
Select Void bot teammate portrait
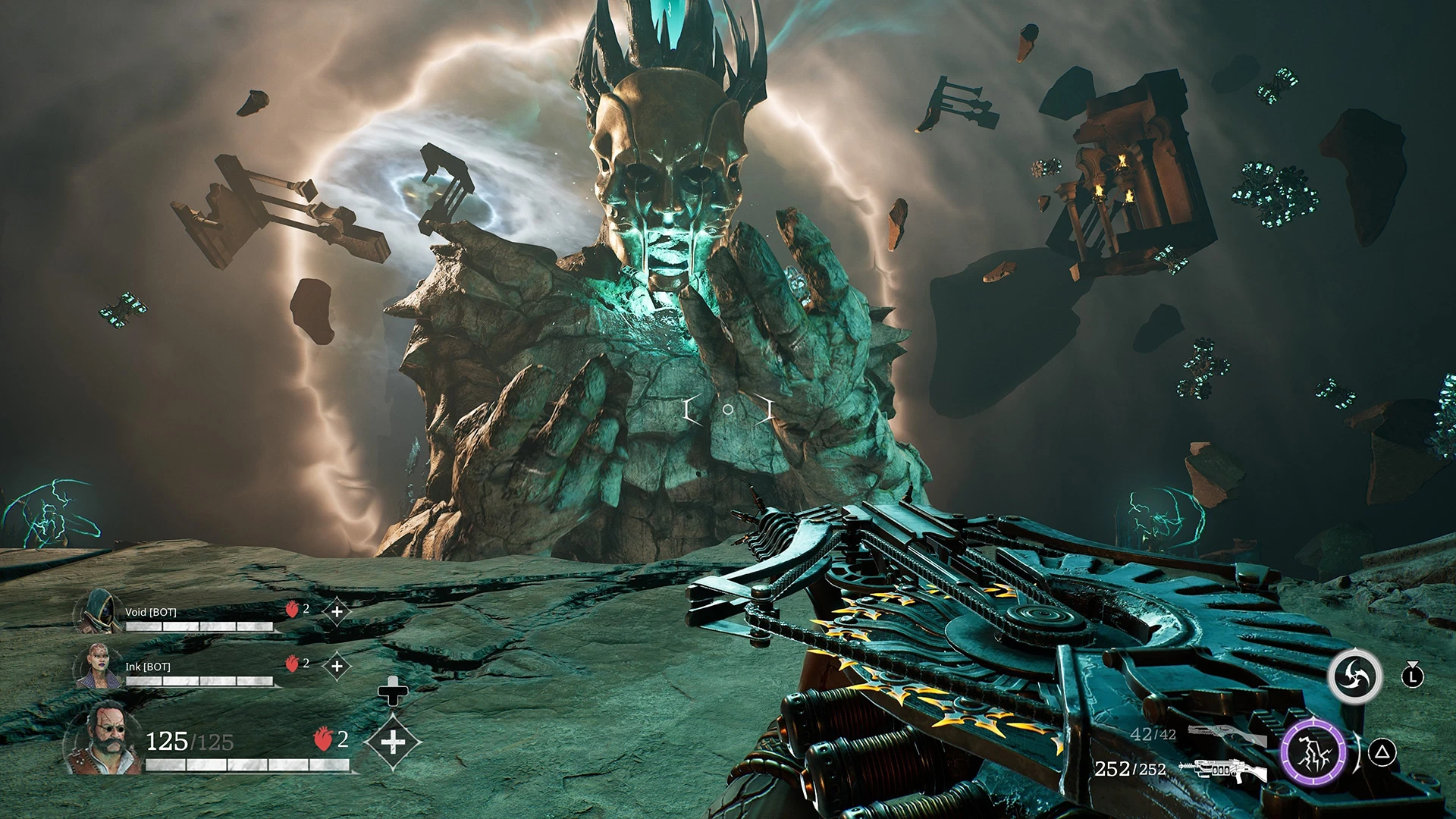coord(99,613)
